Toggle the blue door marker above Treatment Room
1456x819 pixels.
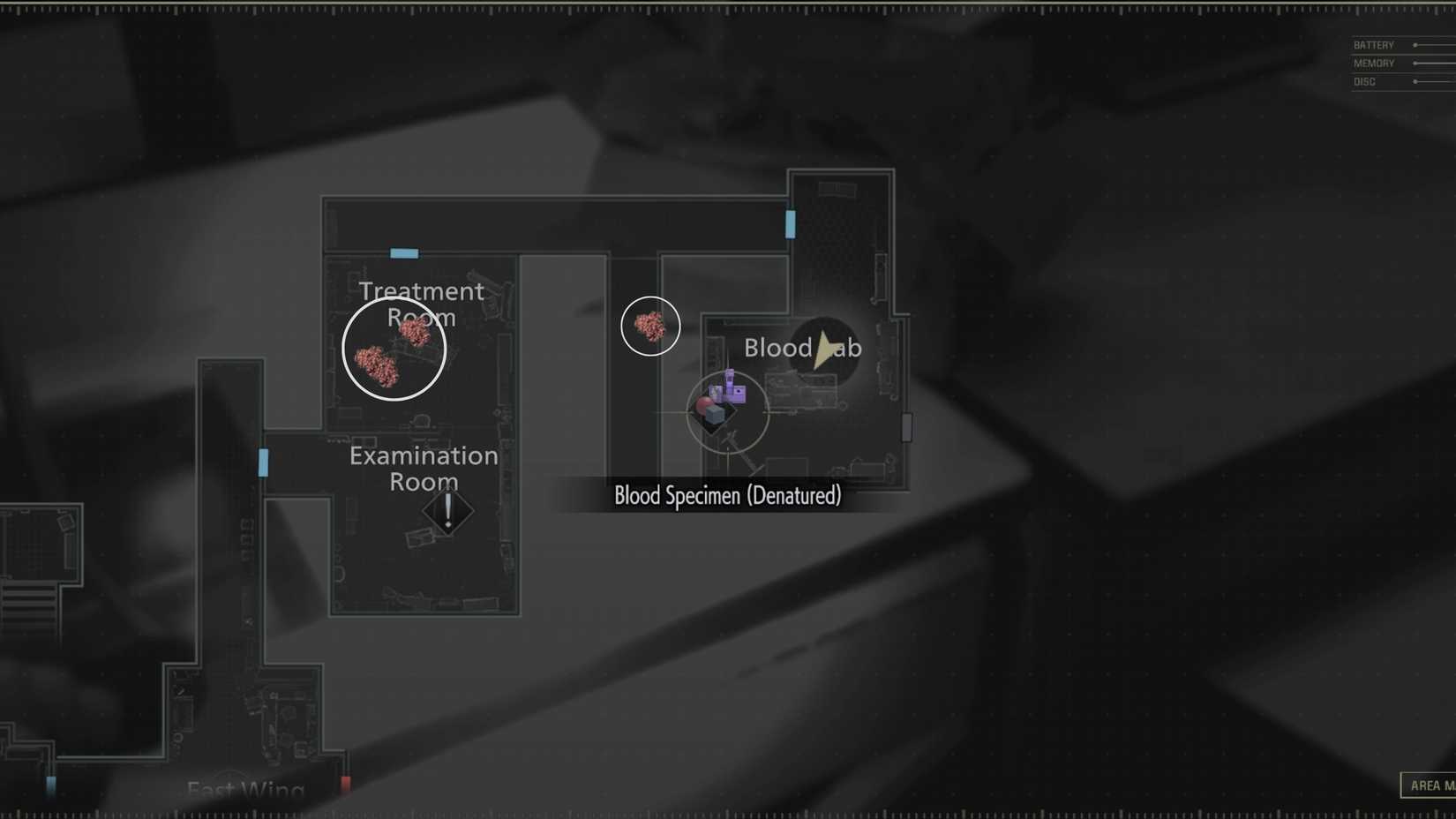[403, 253]
